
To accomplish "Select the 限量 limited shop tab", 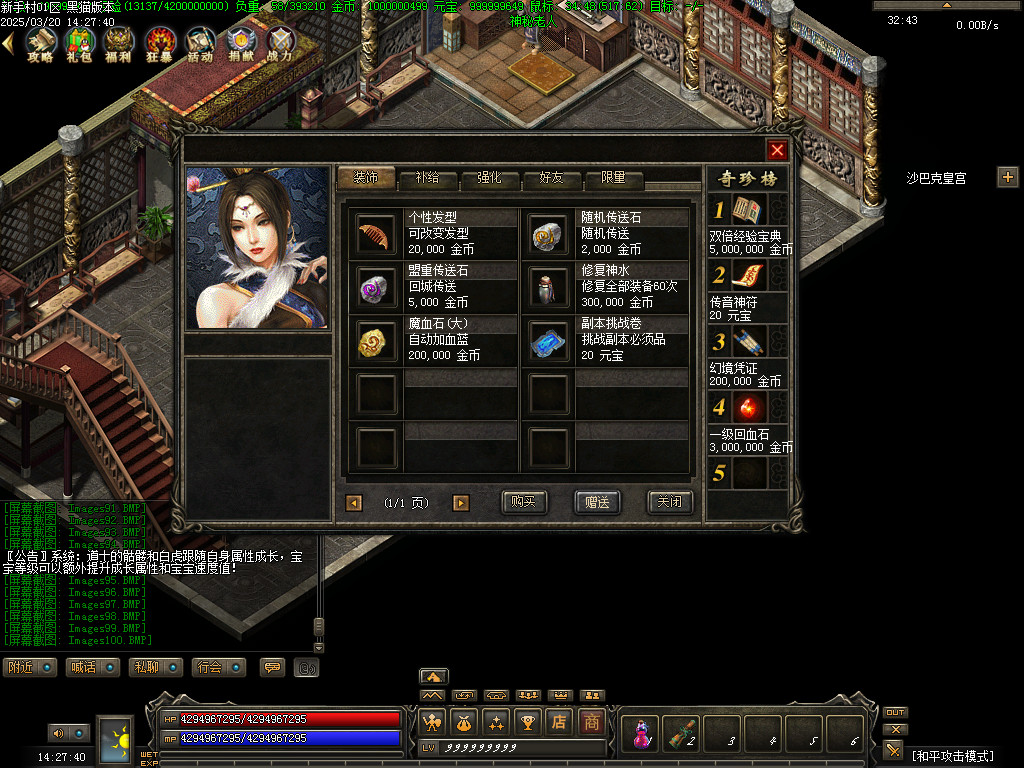I will [x=613, y=178].
